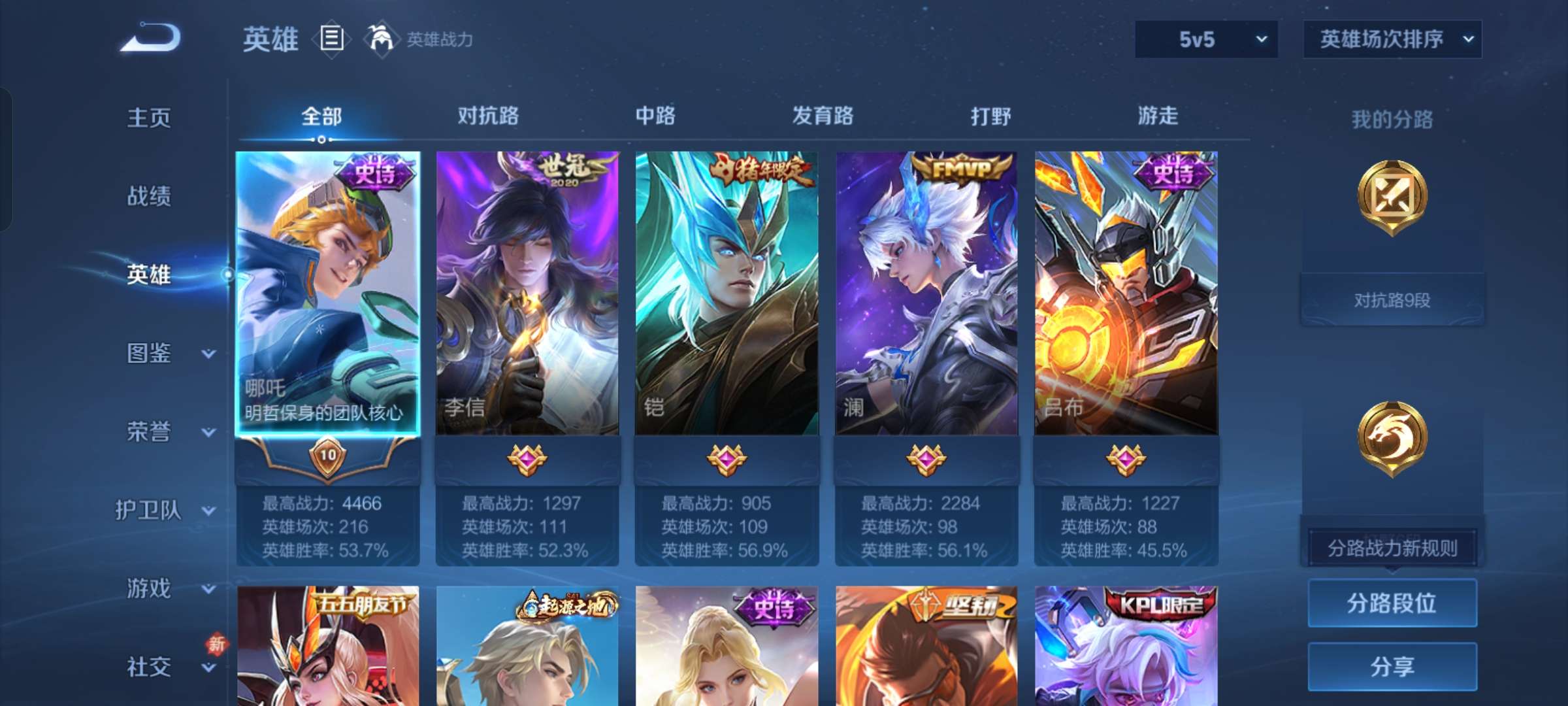1568x706 pixels.
Task: Click the 分享 button
Action: coord(1392,668)
